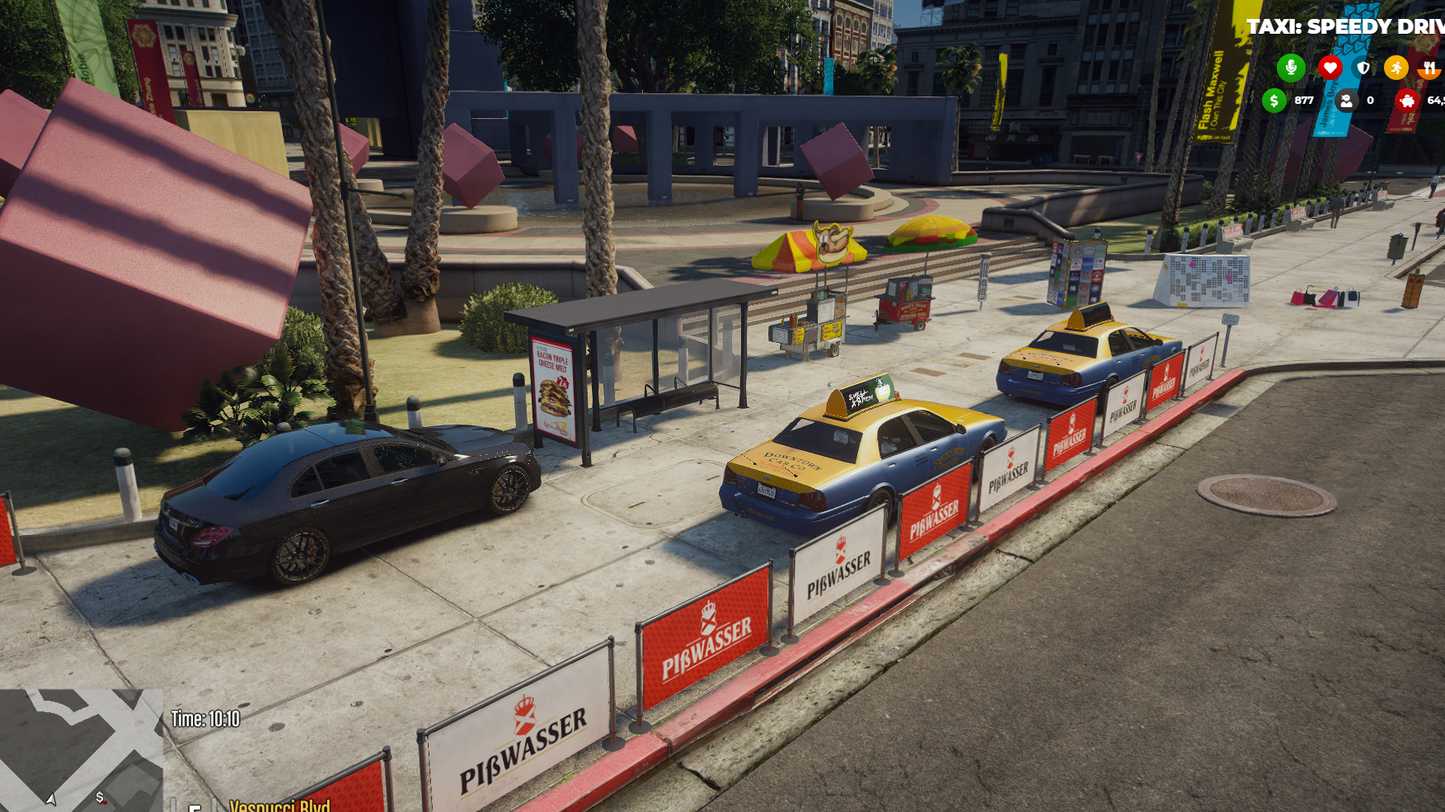This screenshot has width=1445, height=812.
Task: Select the orange running stamina icon
Action: click(x=1396, y=67)
